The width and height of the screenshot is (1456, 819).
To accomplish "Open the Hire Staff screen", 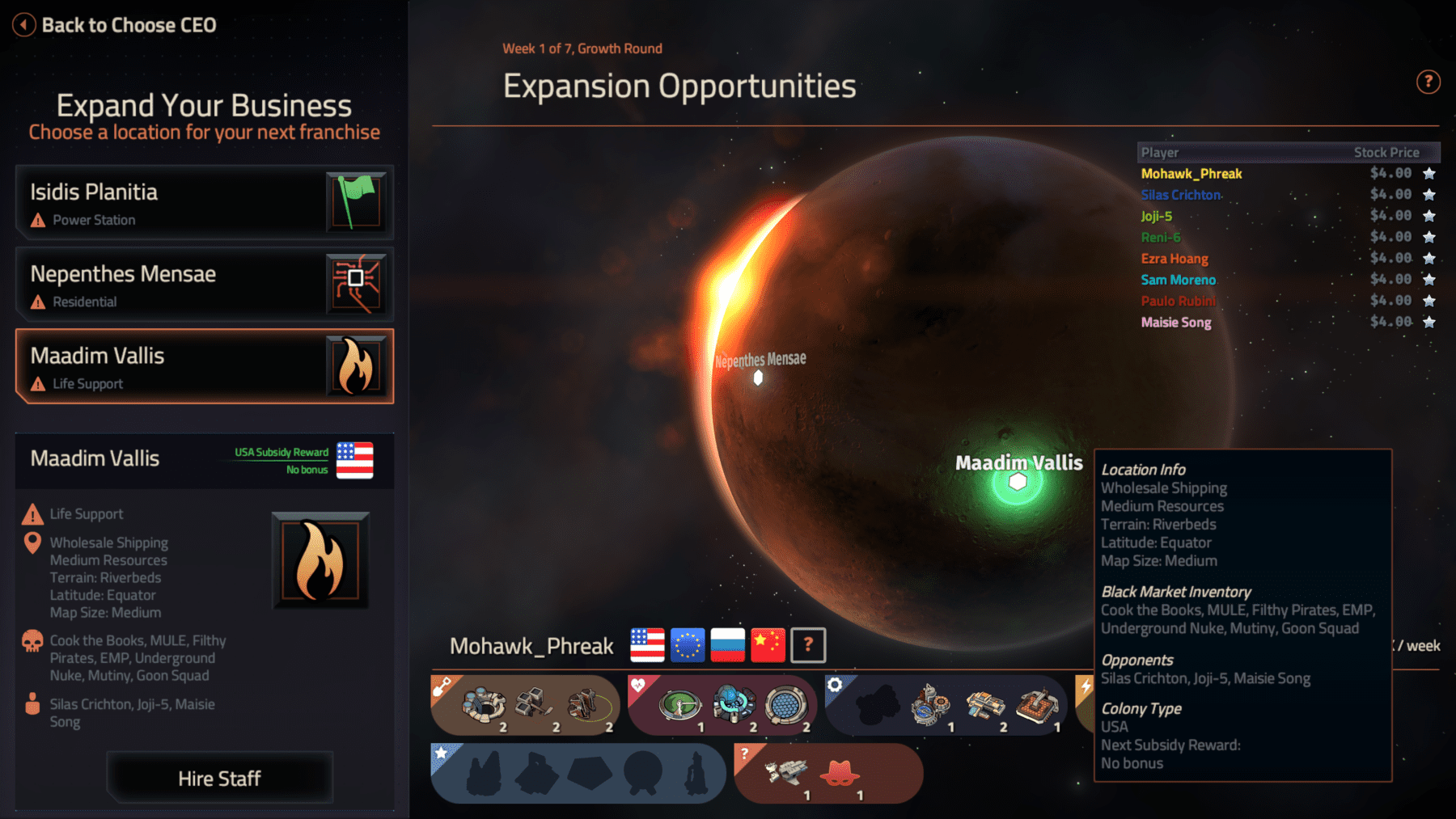I will pyautogui.click(x=219, y=778).
